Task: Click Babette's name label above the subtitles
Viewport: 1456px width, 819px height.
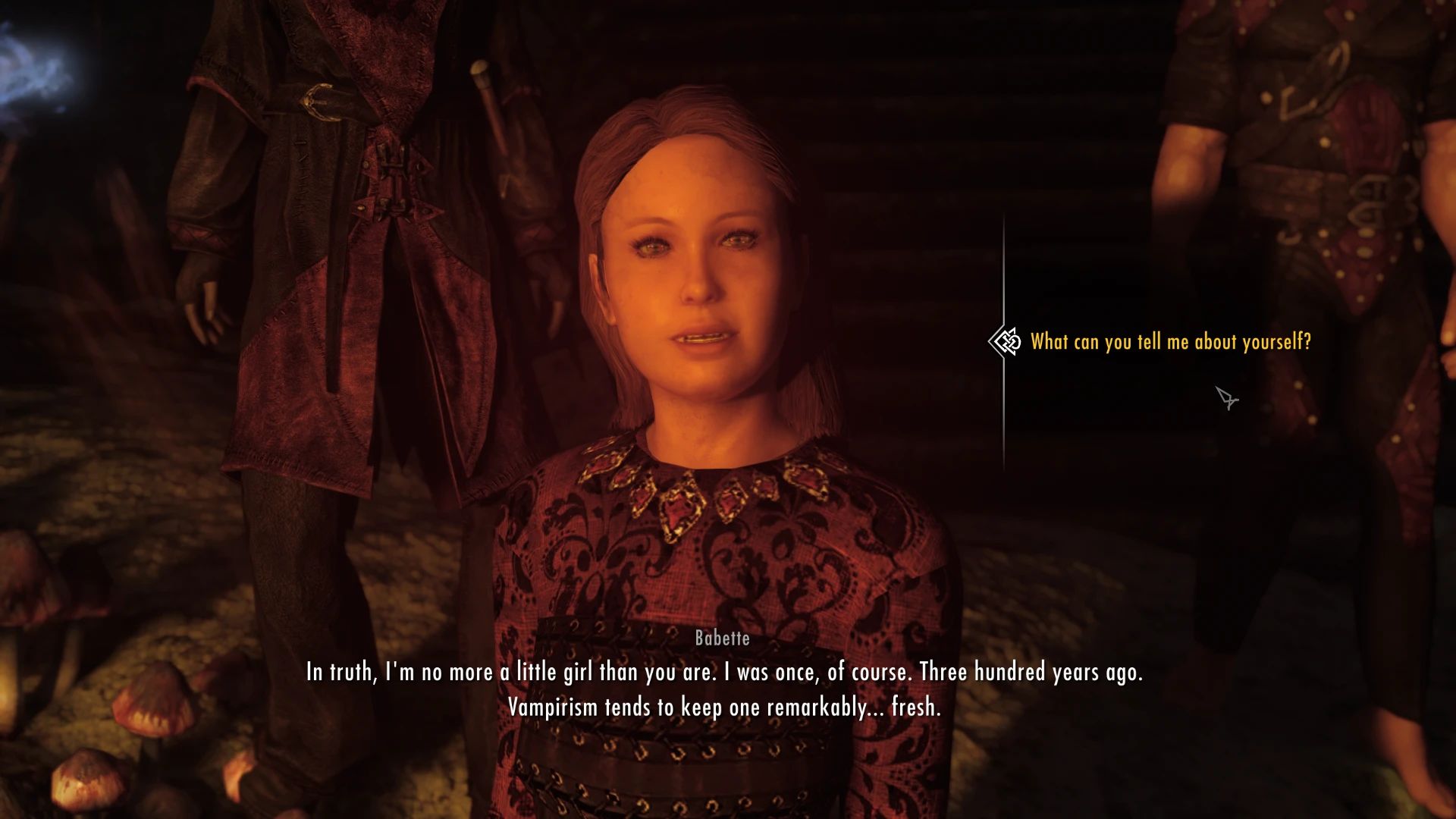Action: [721, 639]
